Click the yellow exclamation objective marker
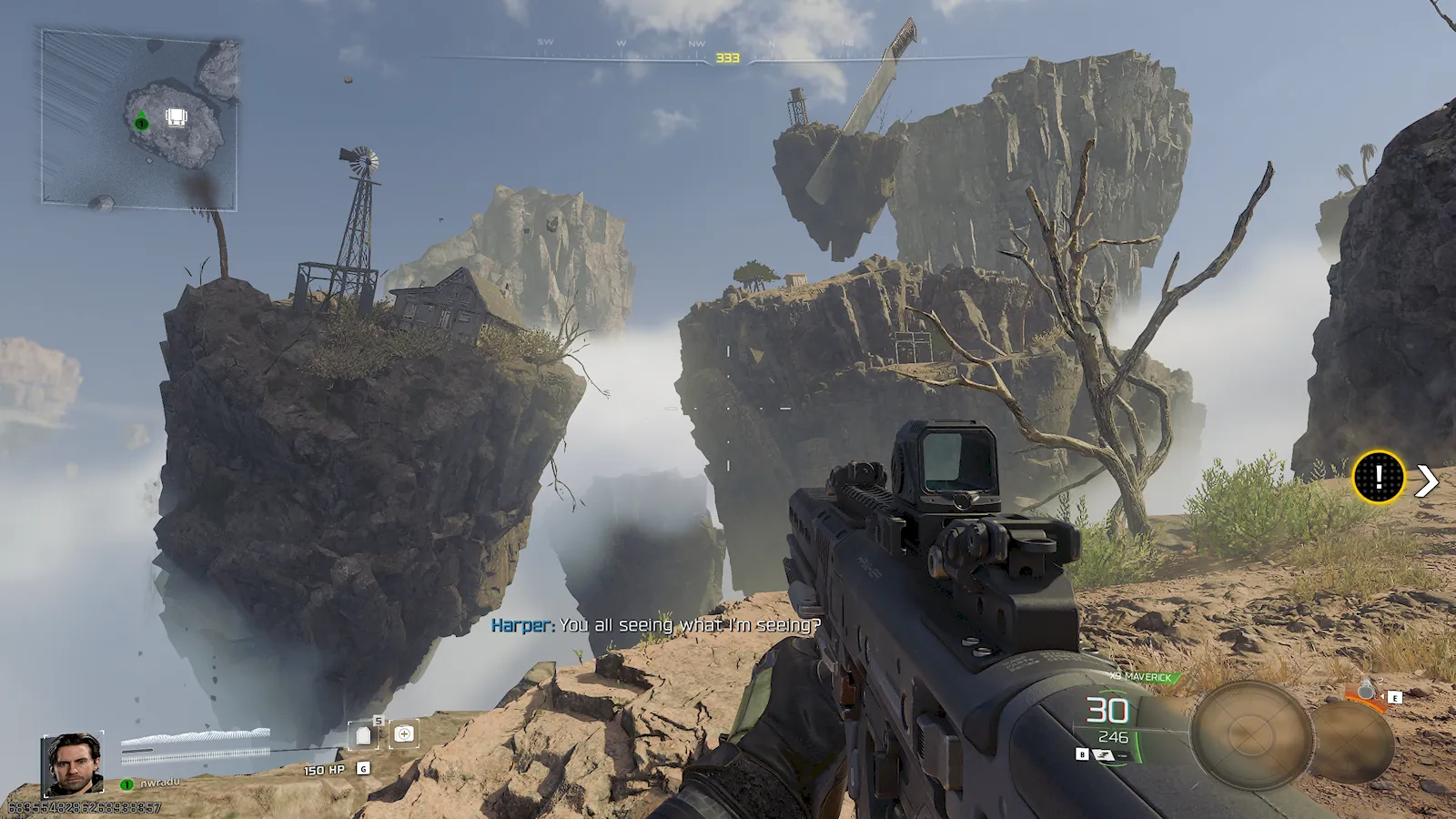This screenshot has width=1456, height=819. coord(1378,477)
